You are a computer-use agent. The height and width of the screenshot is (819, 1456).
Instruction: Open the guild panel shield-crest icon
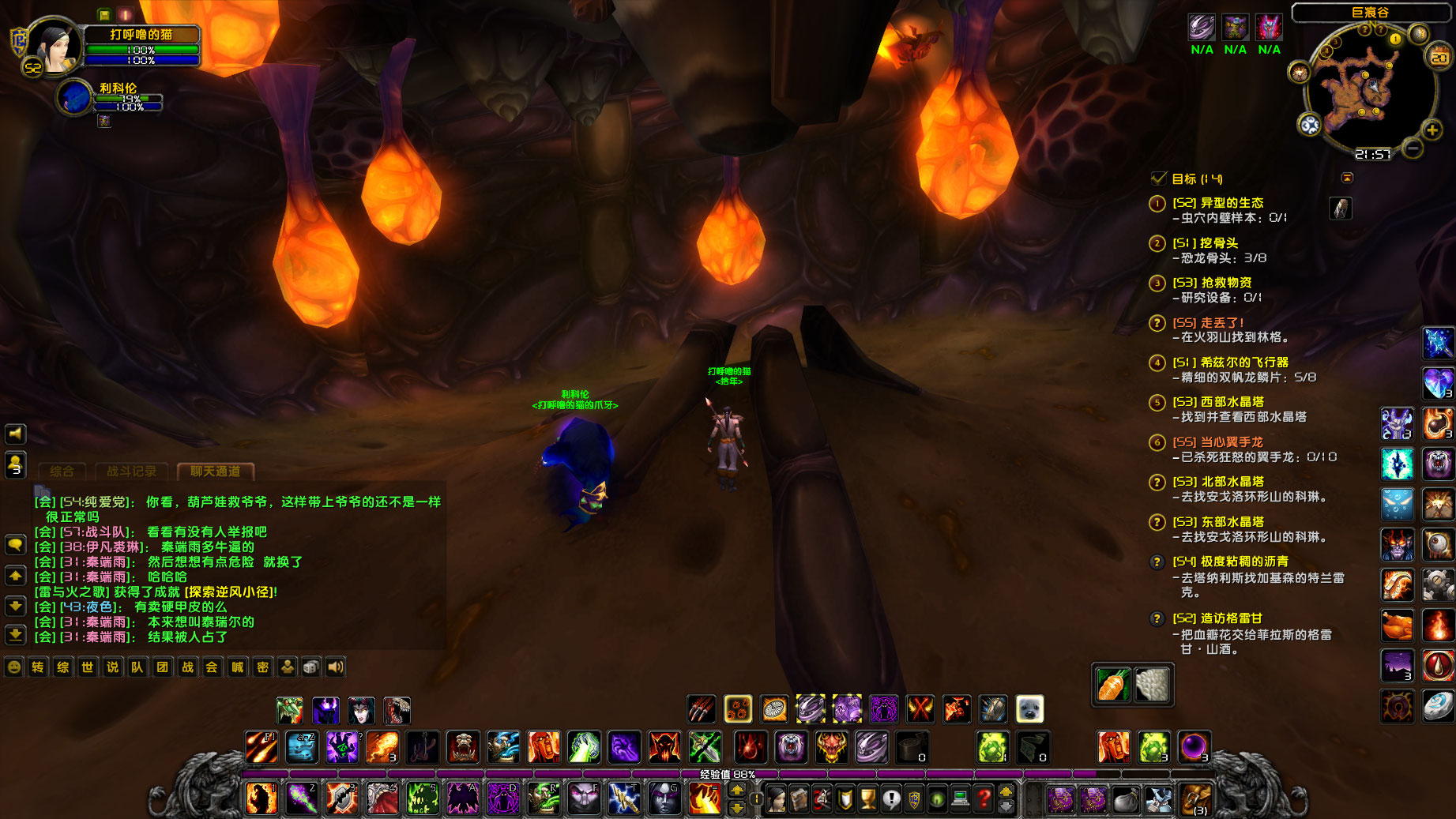(x=912, y=799)
